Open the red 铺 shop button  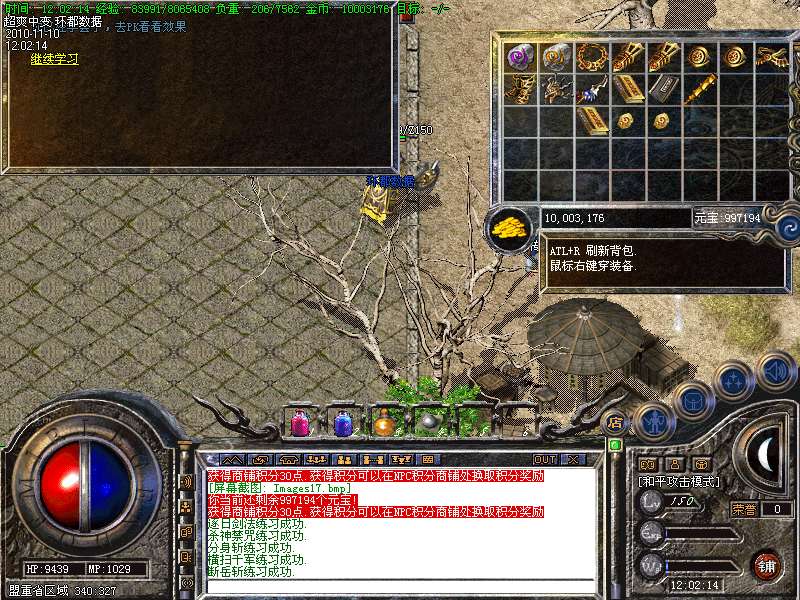click(767, 565)
